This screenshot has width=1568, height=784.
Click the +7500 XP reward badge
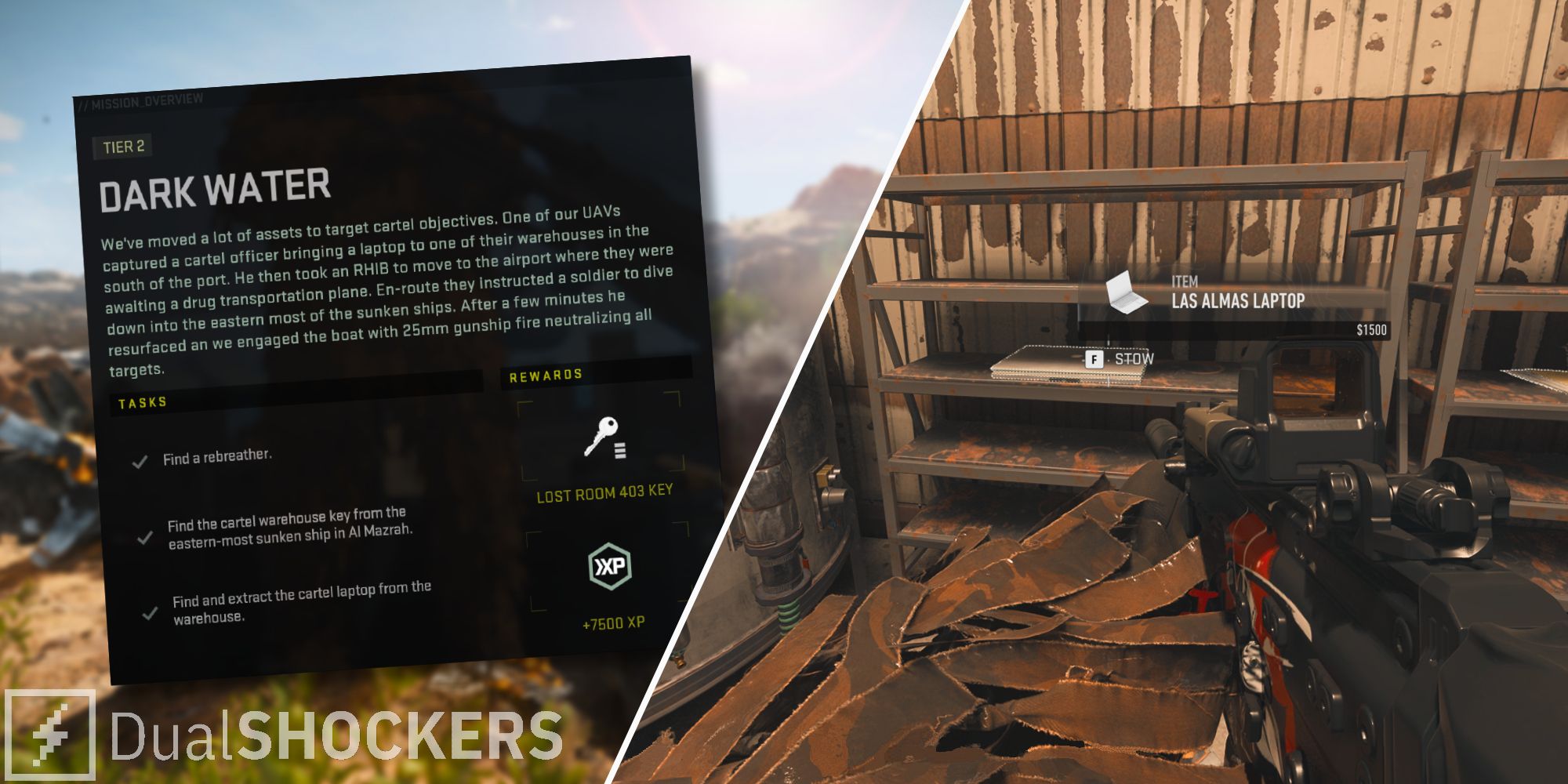point(610,567)
